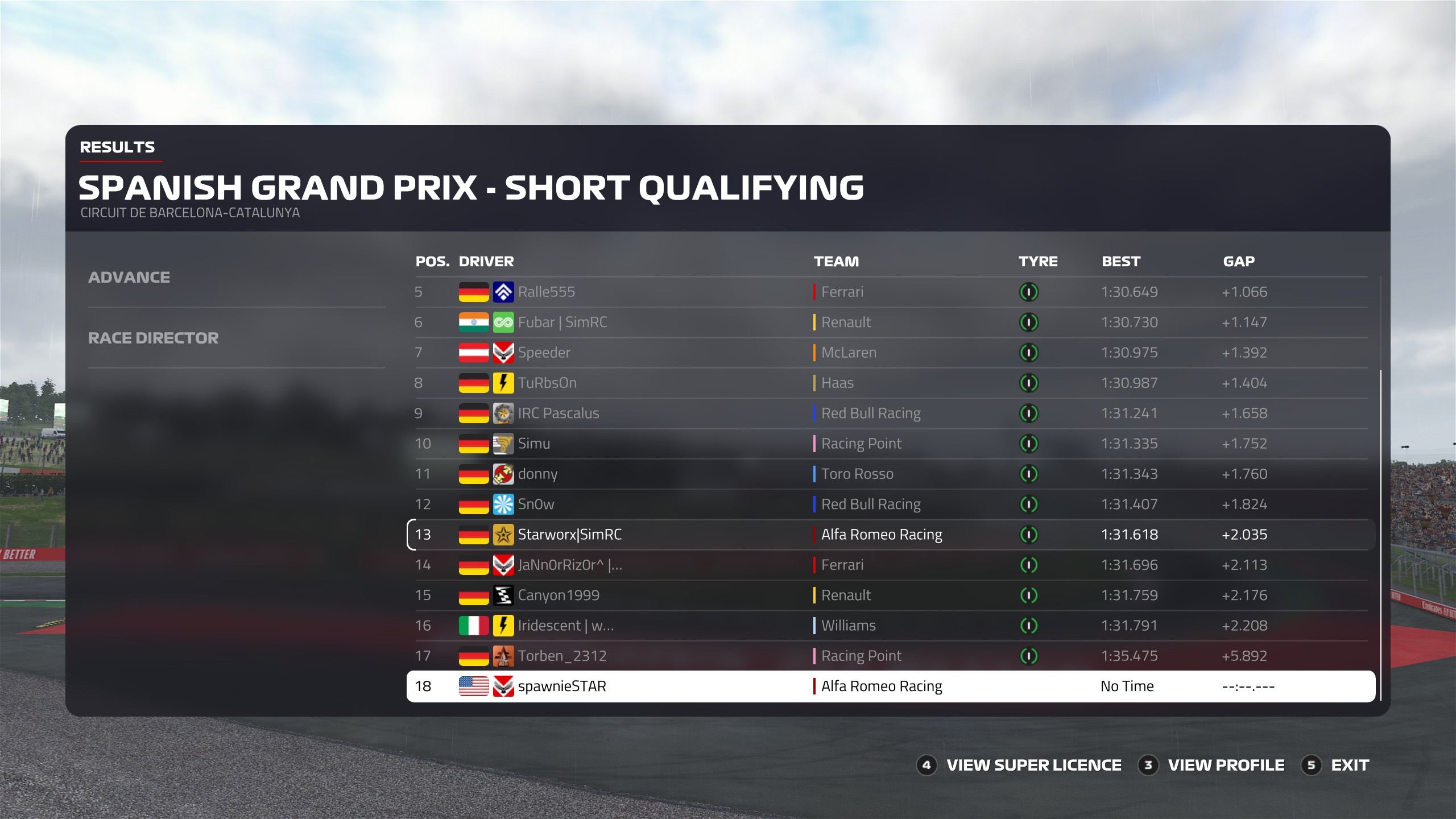
Task: Click the results list scrollbar
Action: pos(1380,535)
